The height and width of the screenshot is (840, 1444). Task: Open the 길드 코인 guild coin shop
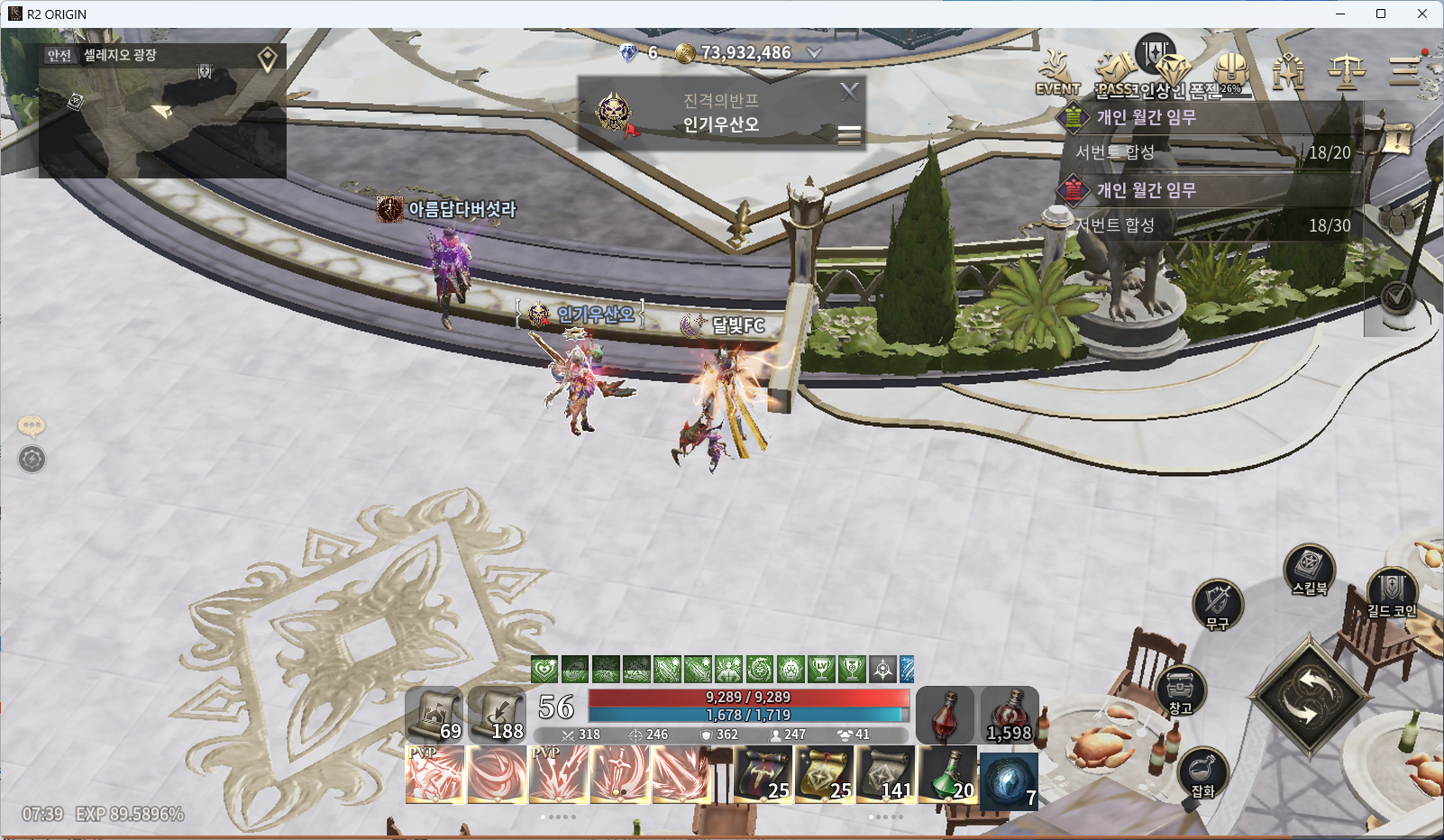tap(1391, 592)
